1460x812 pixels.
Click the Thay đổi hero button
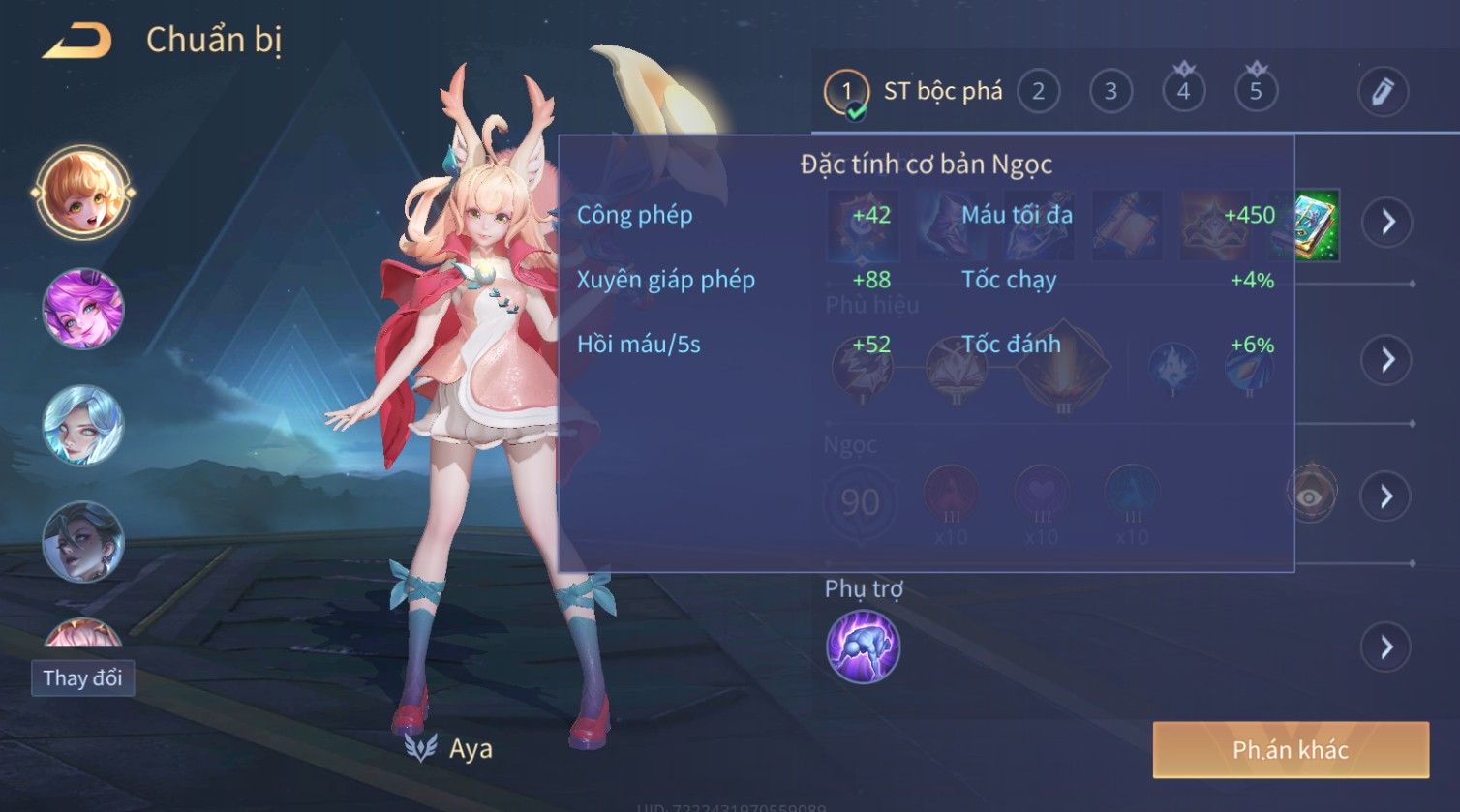tap(82, 677)
